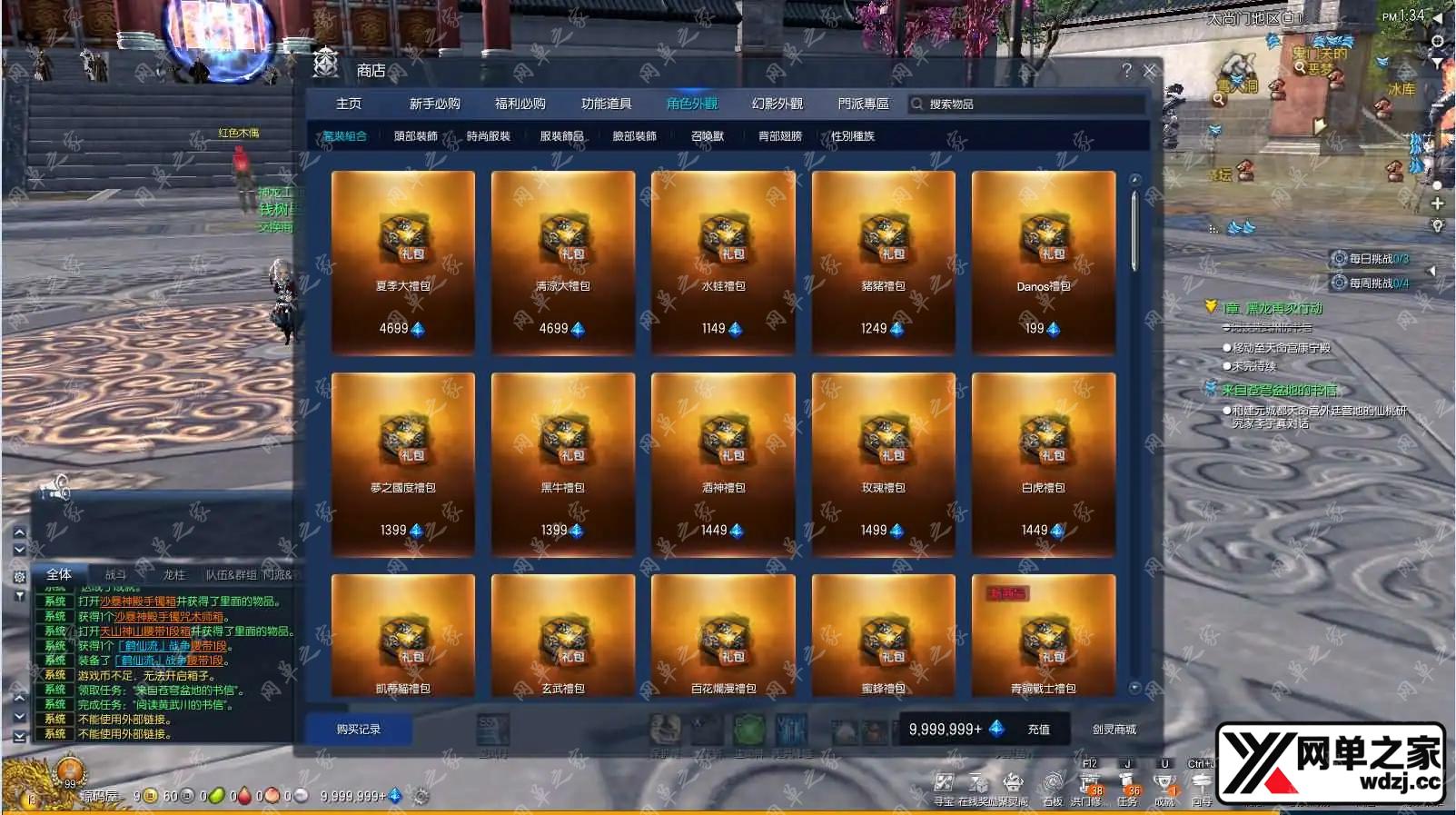
Task: Click the 充值 recharge button
Action: pyautogui.click(x=1038, y=730)
